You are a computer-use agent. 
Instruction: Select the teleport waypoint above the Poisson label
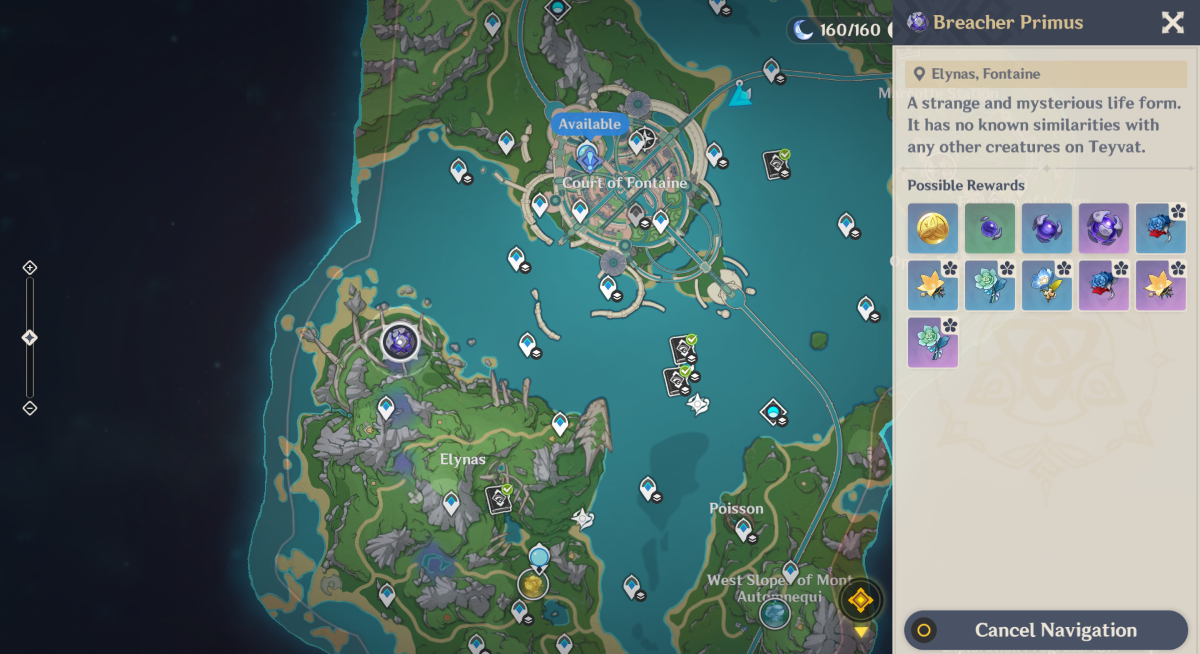(x=648, y=489)
